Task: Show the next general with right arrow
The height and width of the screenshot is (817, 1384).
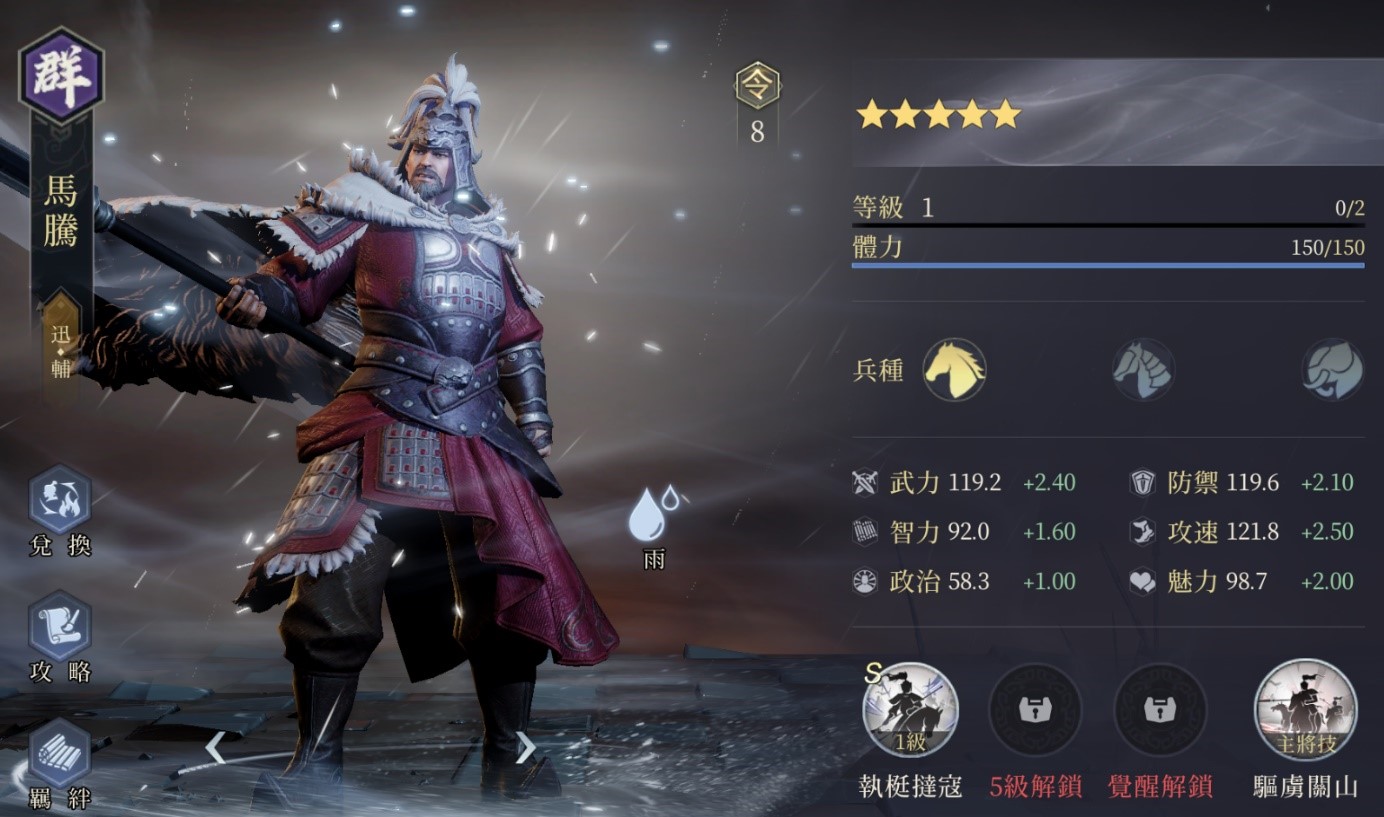Action: click(525, 746)
